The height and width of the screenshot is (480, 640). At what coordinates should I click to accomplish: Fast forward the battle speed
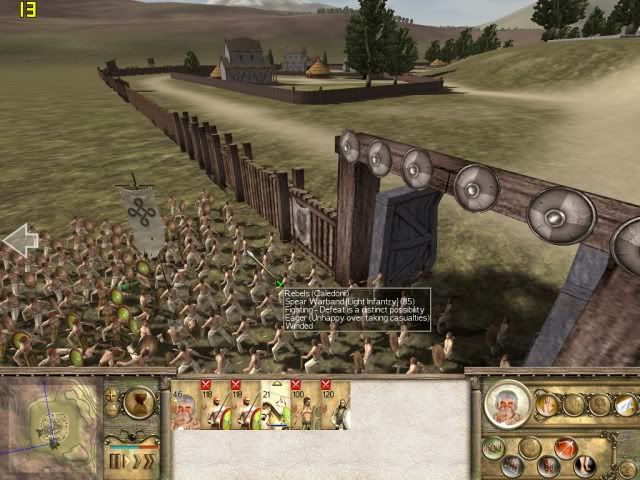point(148,462)
